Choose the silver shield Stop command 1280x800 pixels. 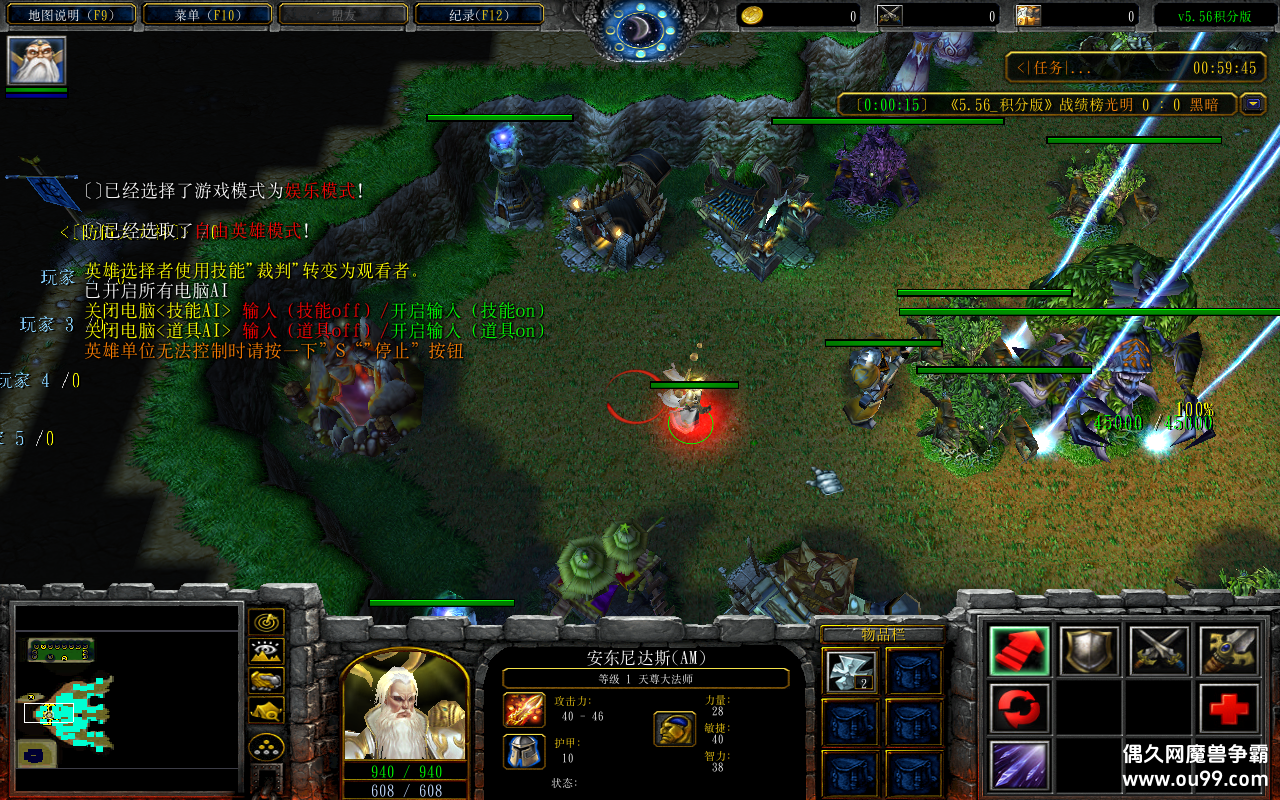[1089, 651]
